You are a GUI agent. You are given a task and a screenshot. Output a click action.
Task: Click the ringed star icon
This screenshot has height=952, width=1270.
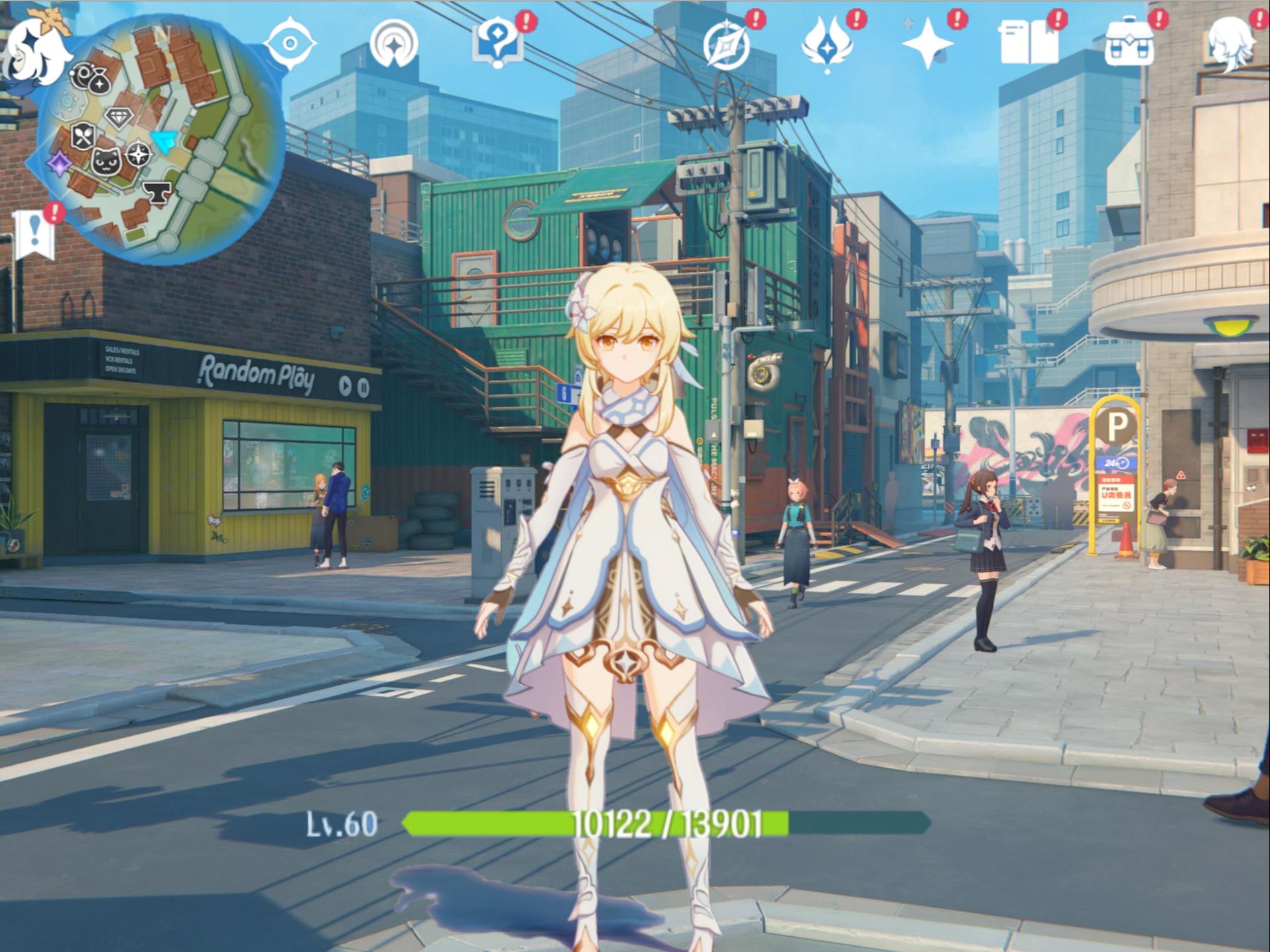coord(394,44)
